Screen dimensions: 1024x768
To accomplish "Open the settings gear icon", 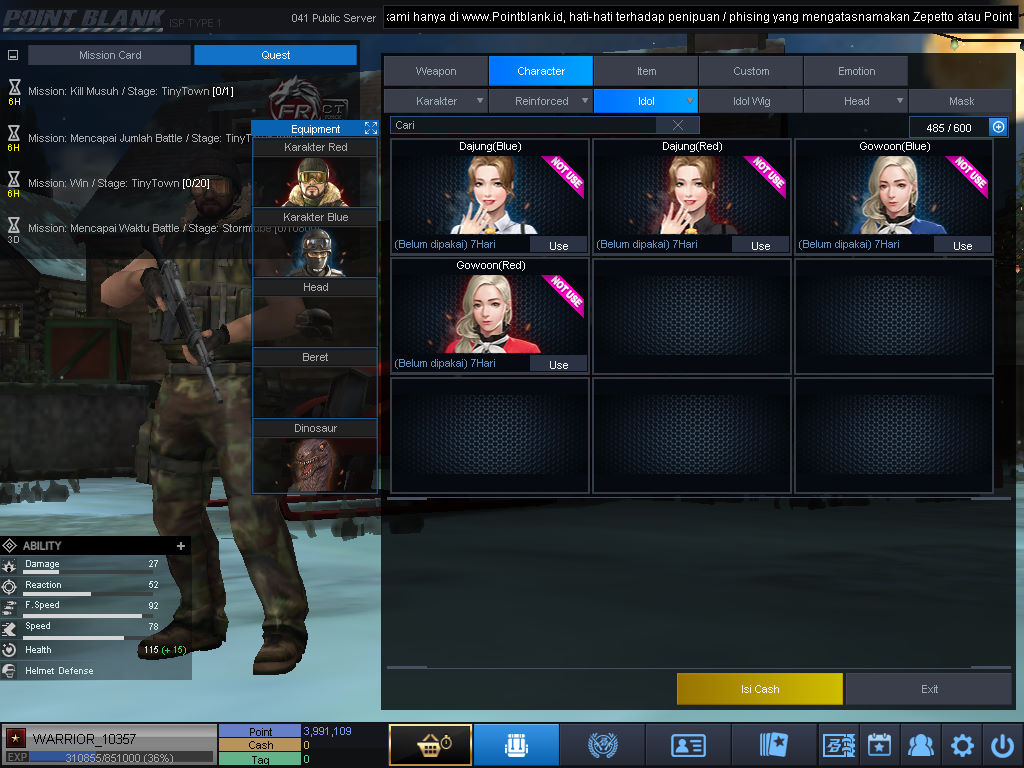I will [x=962, y=745].
